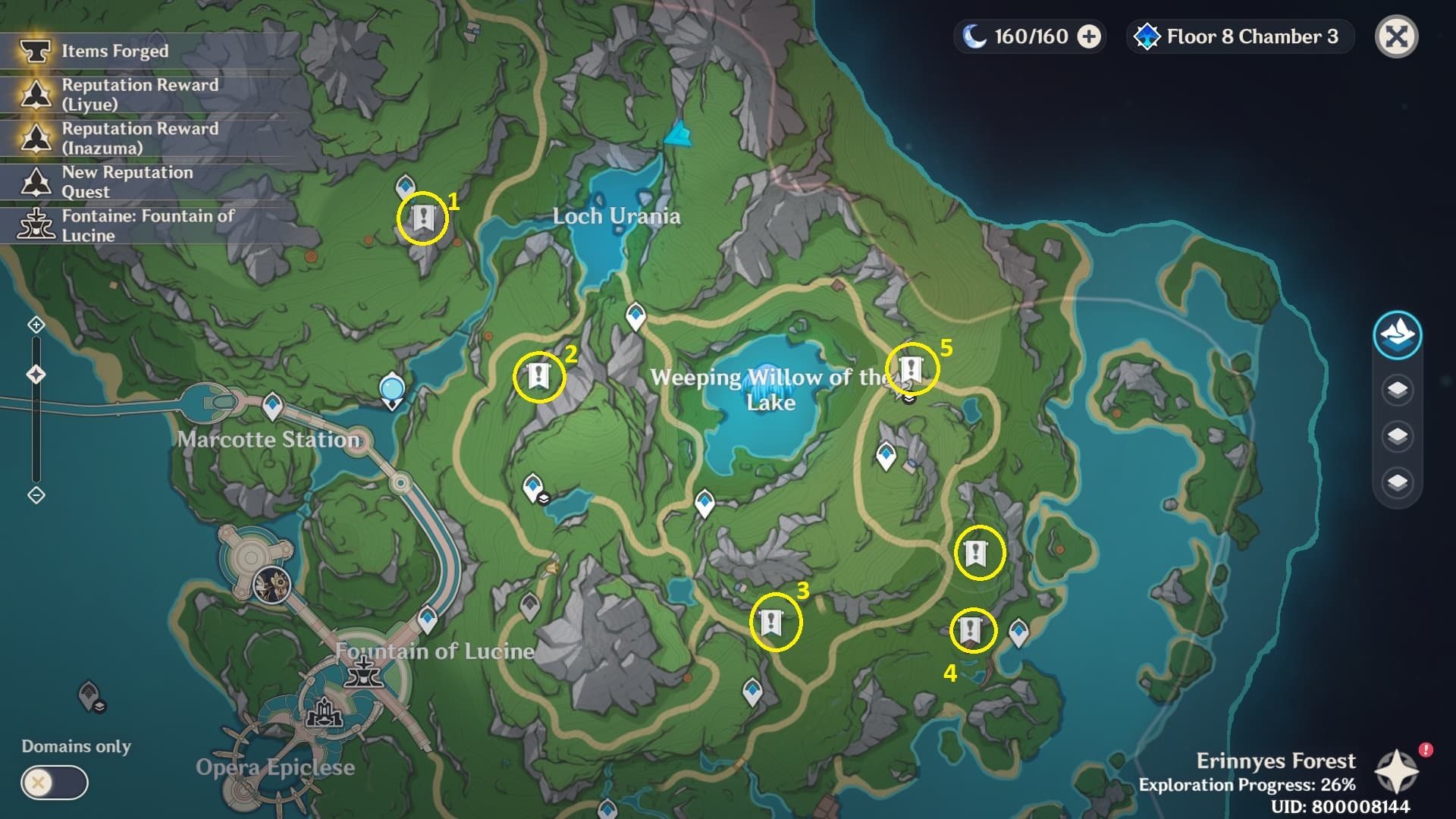This screenshot has height=819, width=1456.
Task: Select quest marker numbered 2
Action: click(x=538, y=375)
